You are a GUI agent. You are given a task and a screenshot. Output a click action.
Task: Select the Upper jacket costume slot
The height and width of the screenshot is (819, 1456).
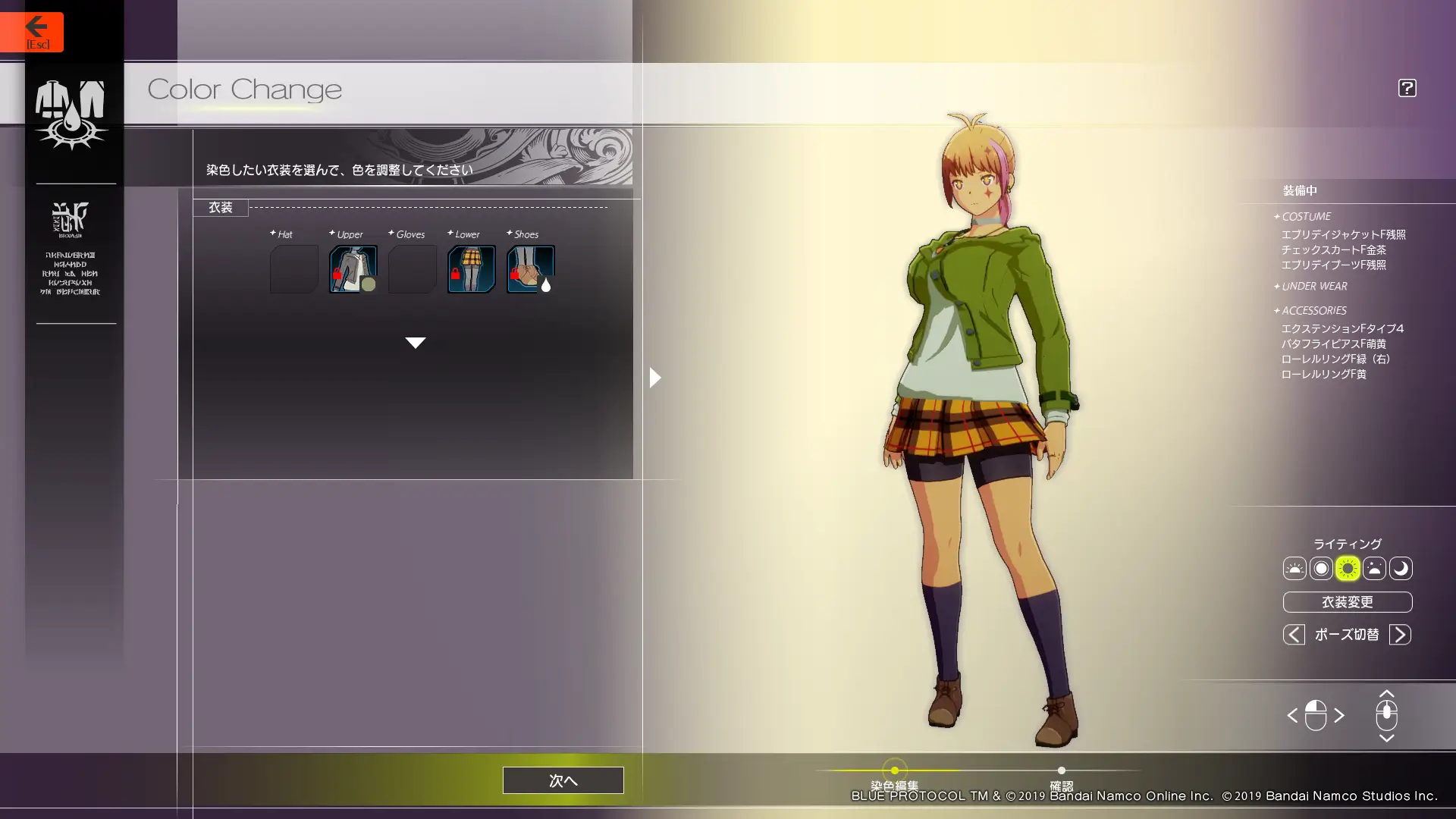point(353,268)
